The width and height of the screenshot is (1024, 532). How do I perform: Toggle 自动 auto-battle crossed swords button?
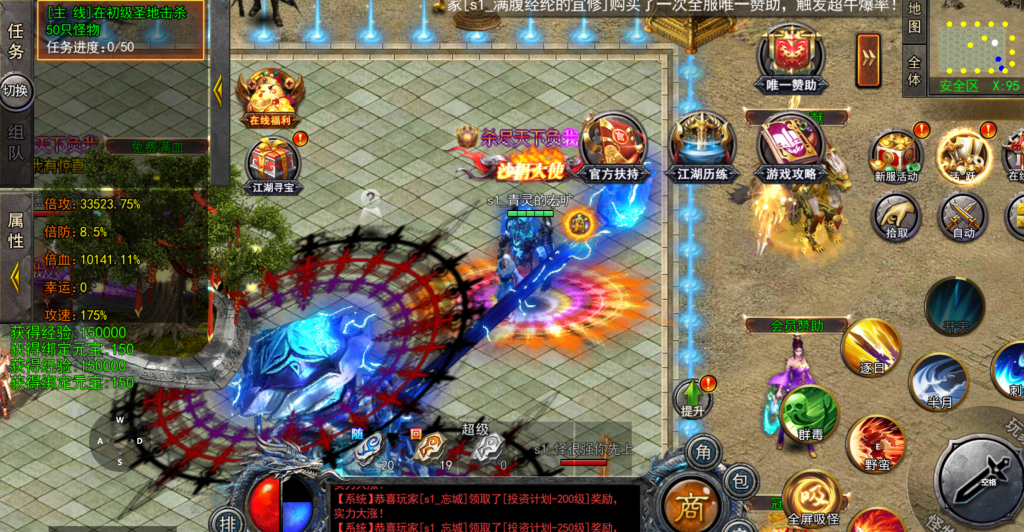(x=963, y=215)
